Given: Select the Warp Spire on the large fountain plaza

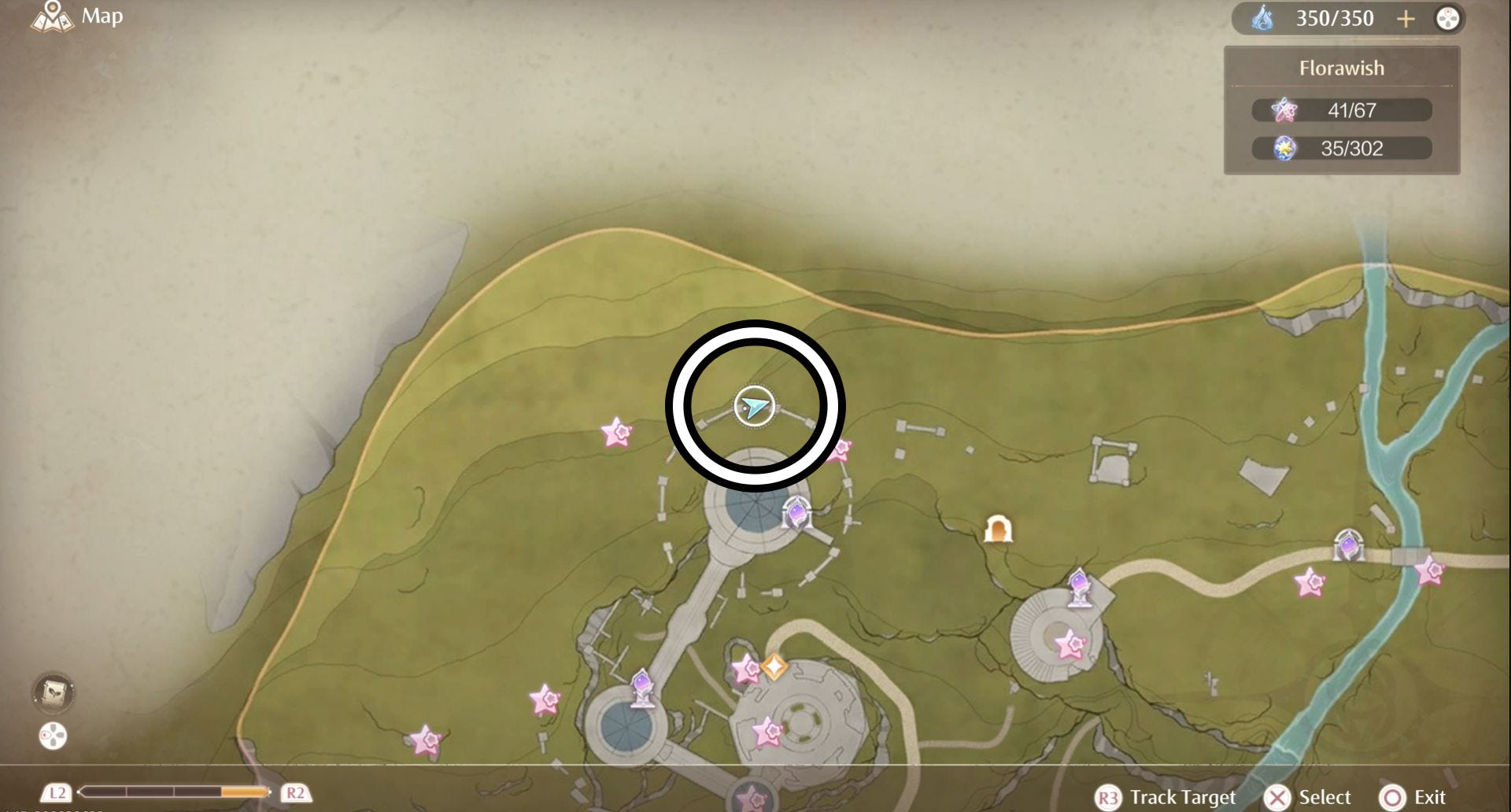Looking at the screenshot, I should coord(796,514).
